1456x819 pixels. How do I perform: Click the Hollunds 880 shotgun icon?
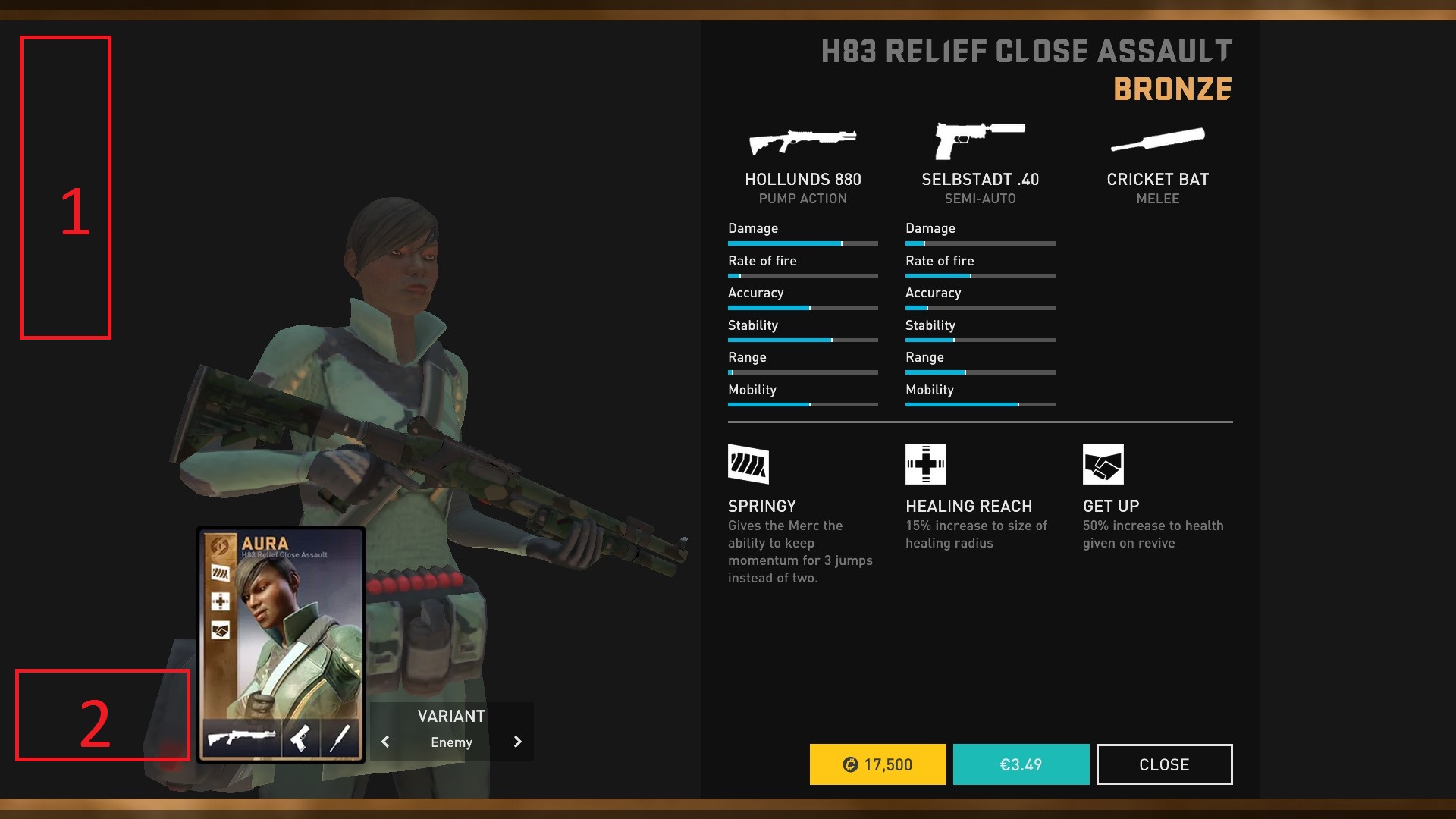tap(802, 141)
